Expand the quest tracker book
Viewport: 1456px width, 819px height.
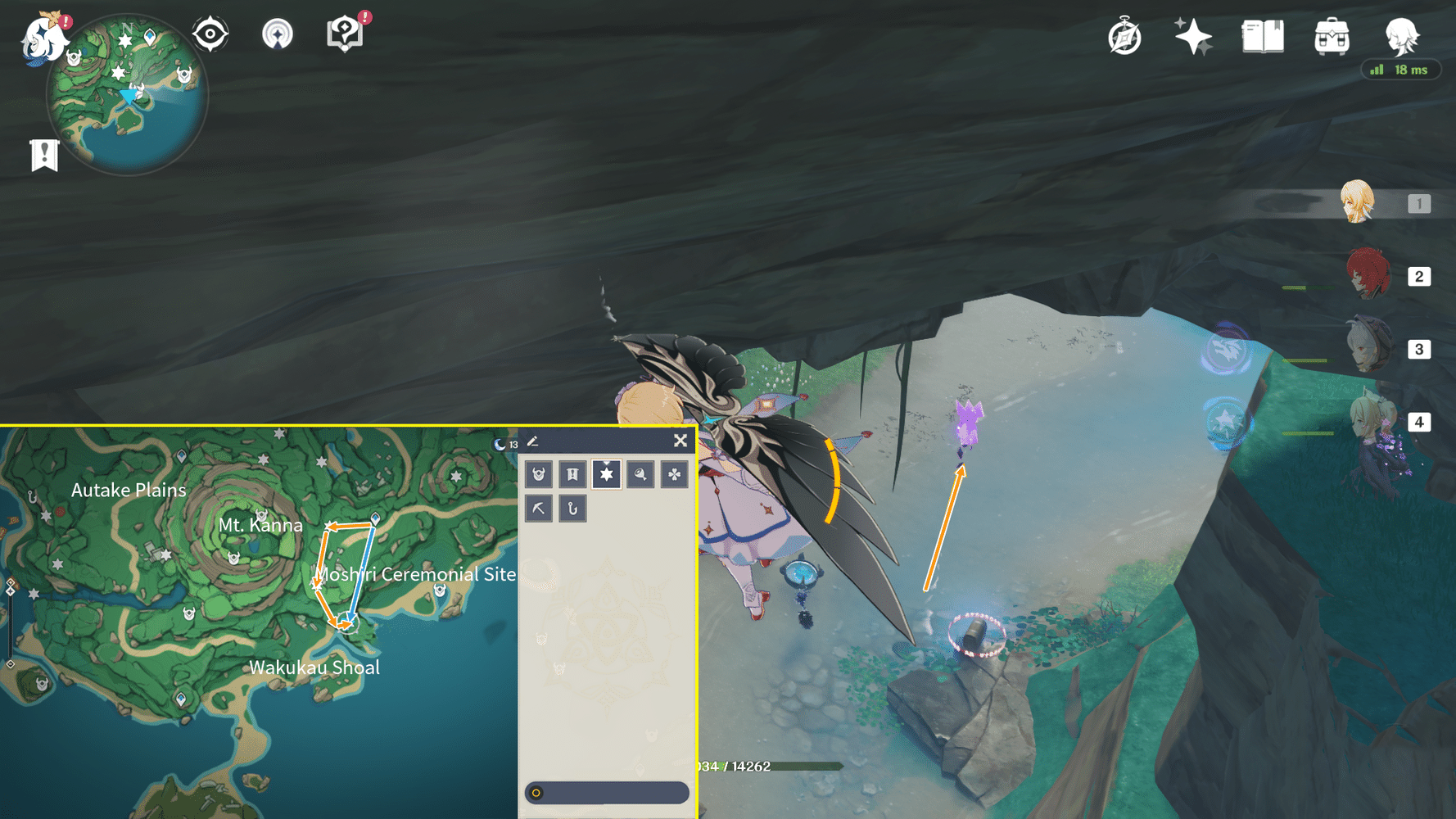pos(346,34)
